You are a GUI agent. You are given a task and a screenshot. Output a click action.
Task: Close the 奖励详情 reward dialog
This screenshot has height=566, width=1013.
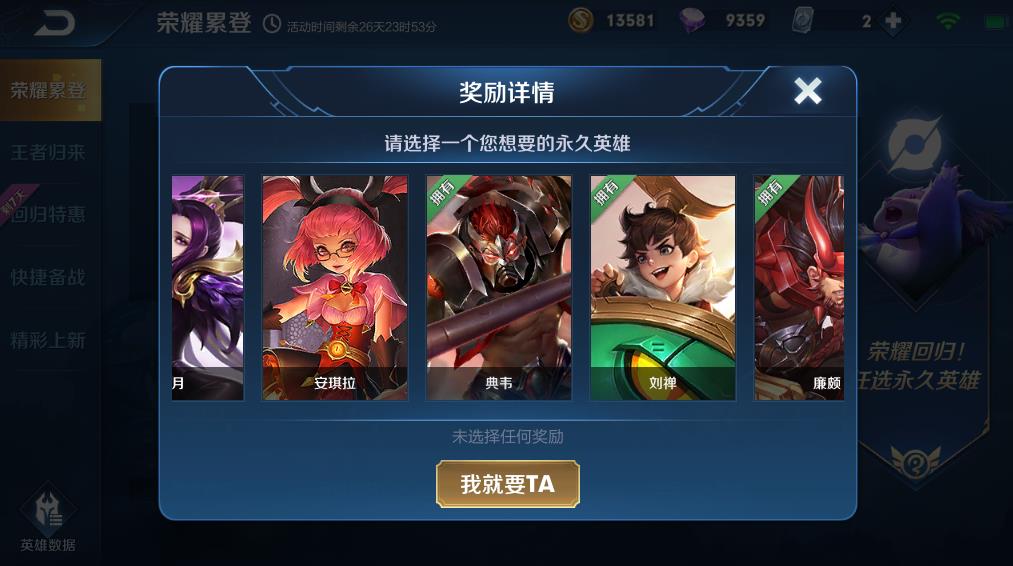point(807,92)
